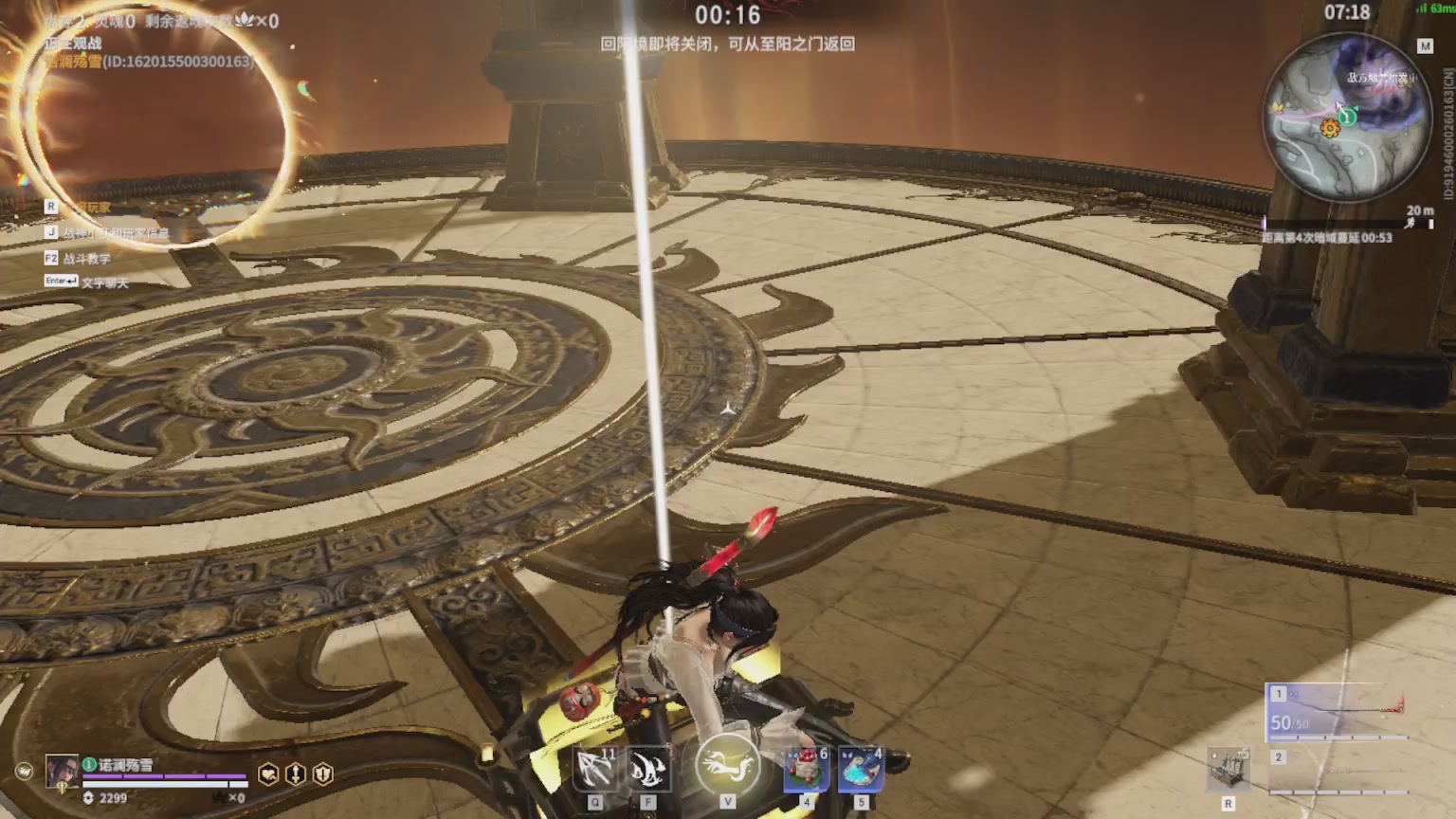Trigger the round ultimate ability icon

[727, 764]
